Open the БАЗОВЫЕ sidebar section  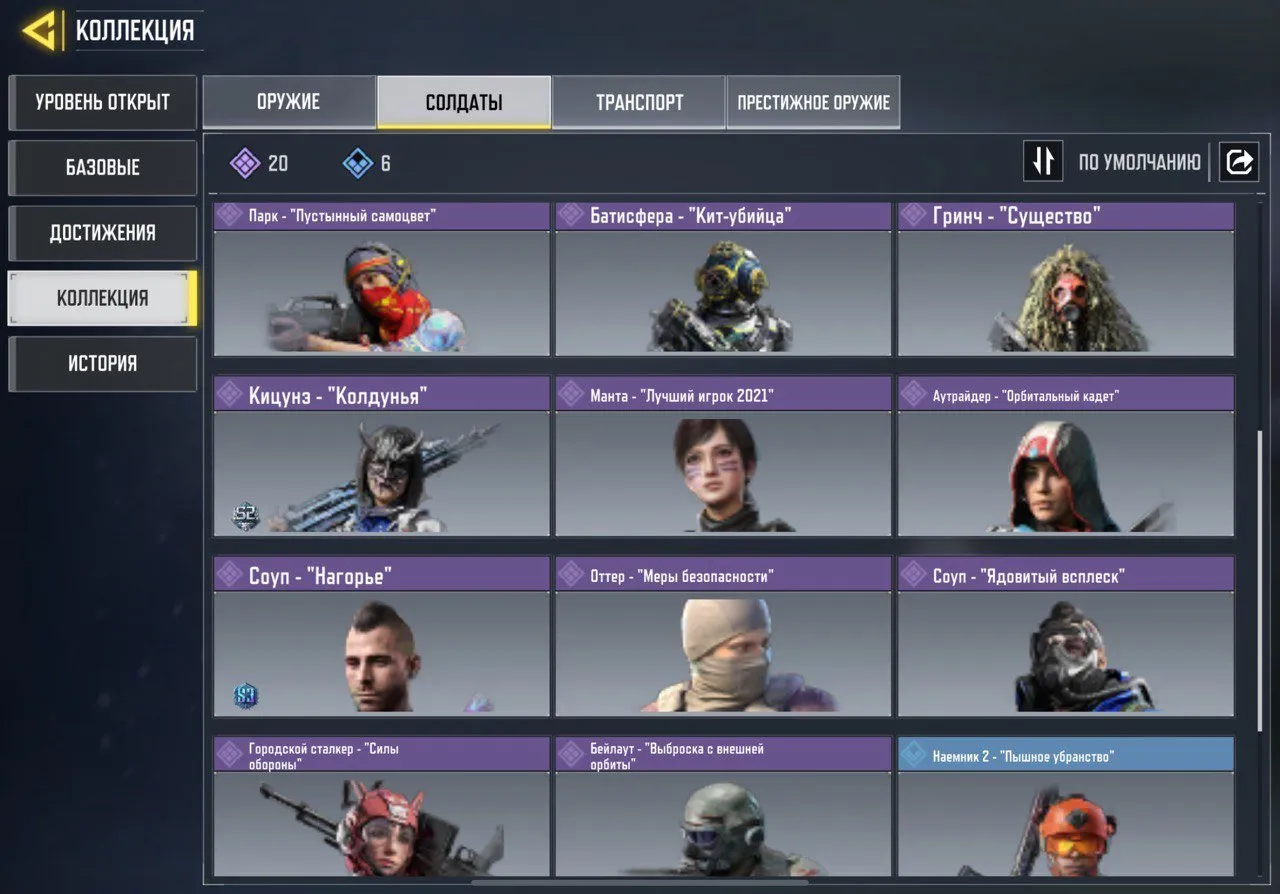[102, 167]
